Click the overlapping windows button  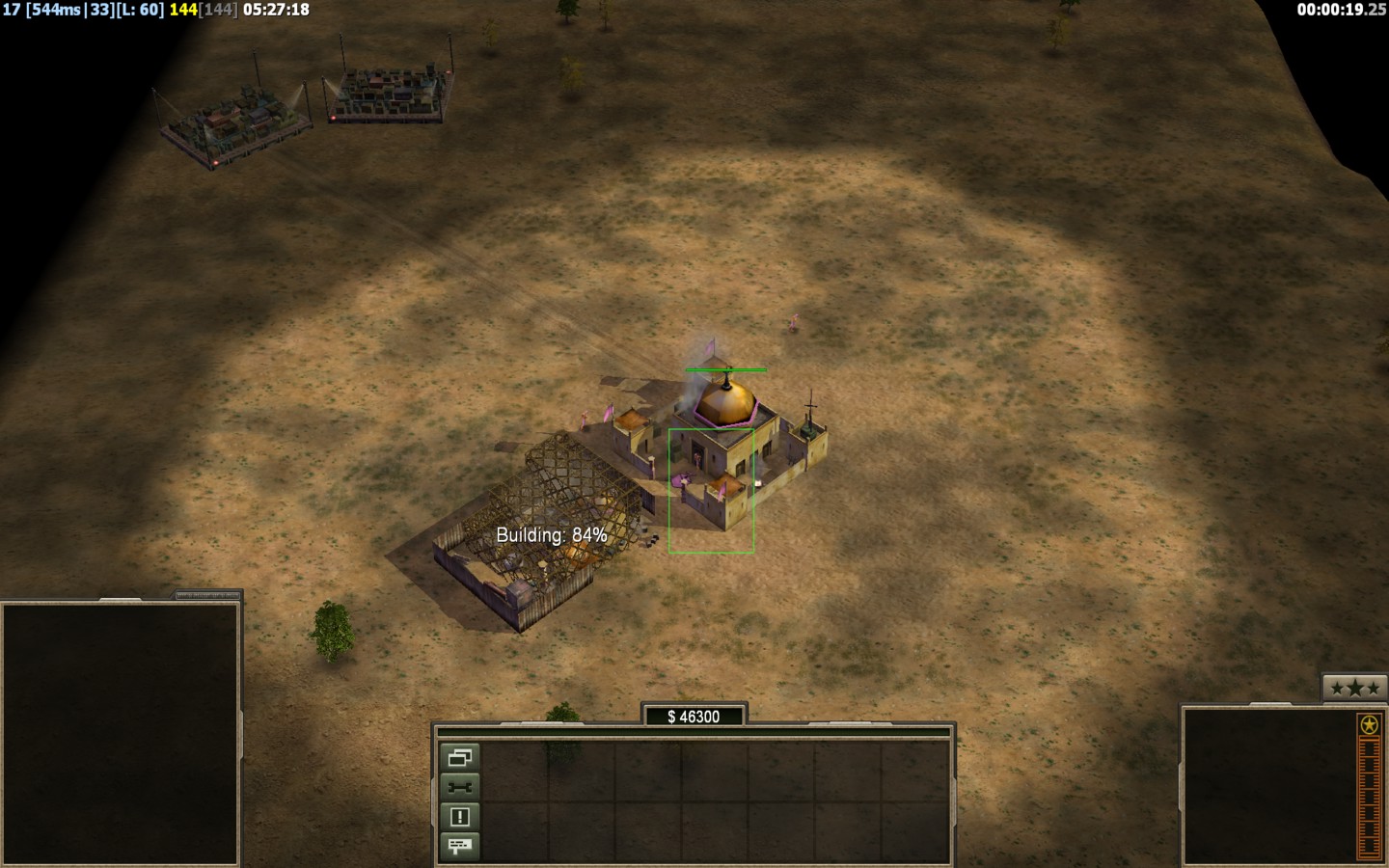(459, 757)
